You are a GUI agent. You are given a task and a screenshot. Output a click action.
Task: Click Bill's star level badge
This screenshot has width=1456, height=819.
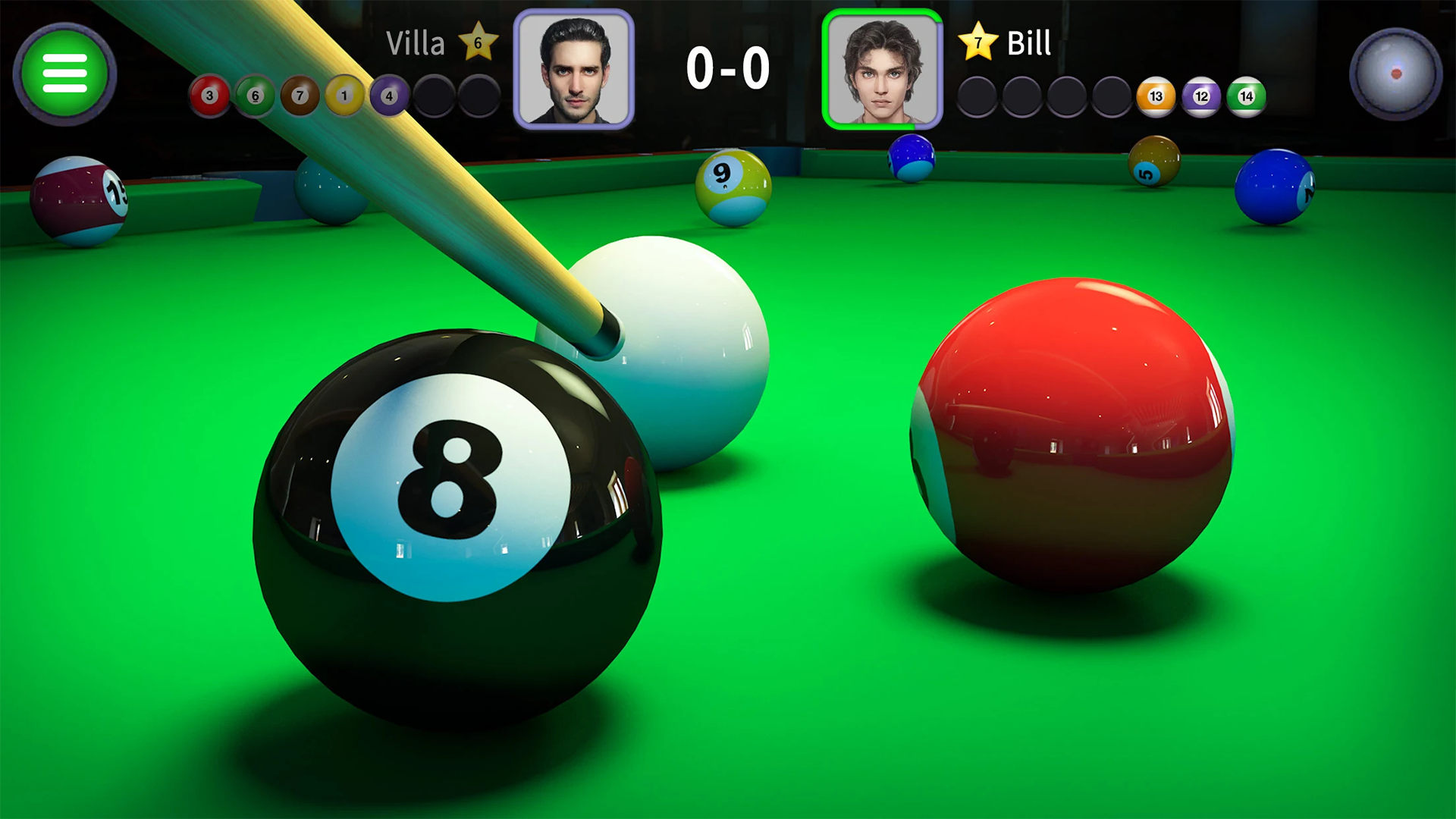[x=978, y=43]
